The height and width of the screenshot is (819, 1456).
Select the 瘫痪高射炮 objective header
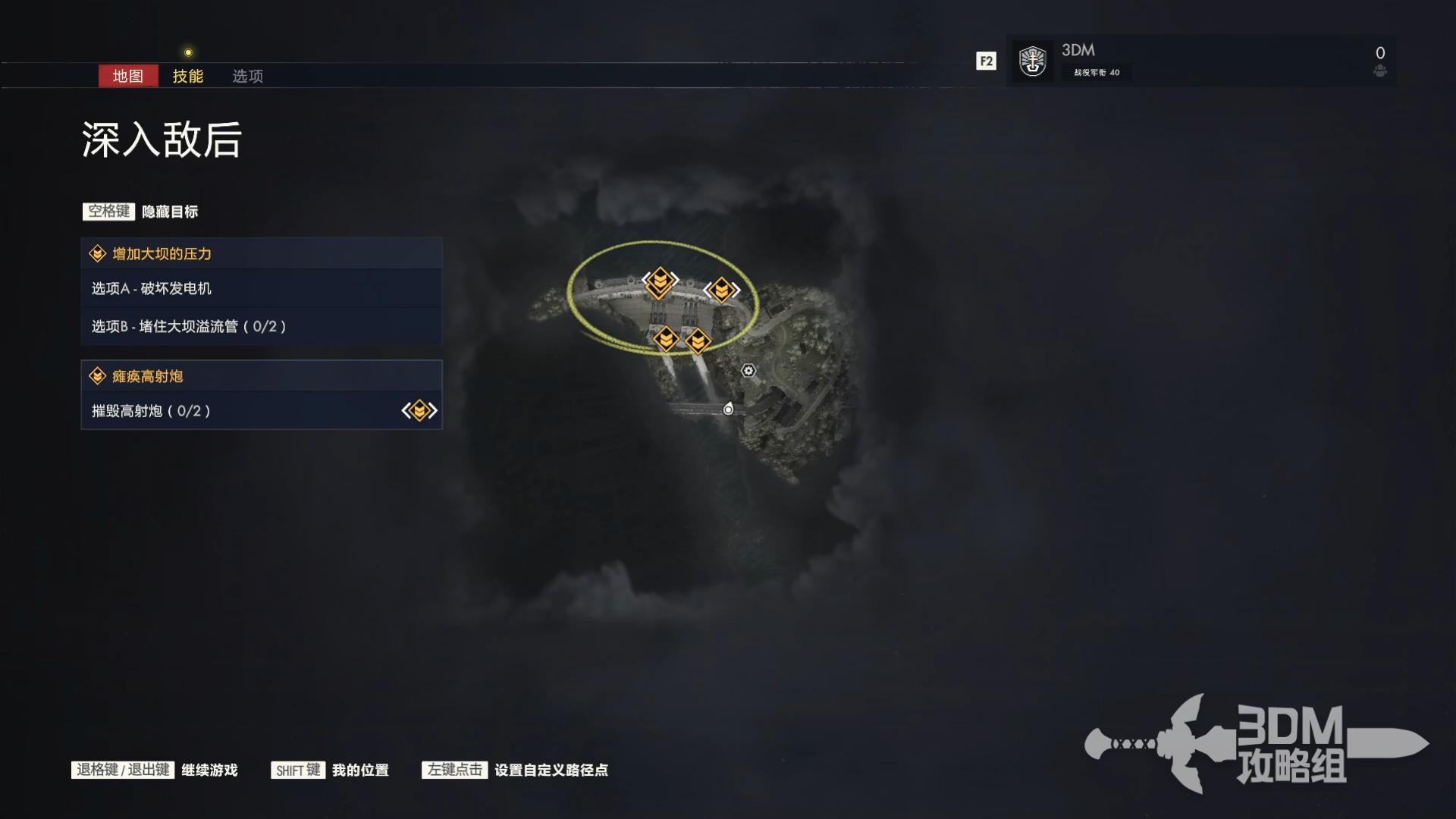(x=261, y=376)
